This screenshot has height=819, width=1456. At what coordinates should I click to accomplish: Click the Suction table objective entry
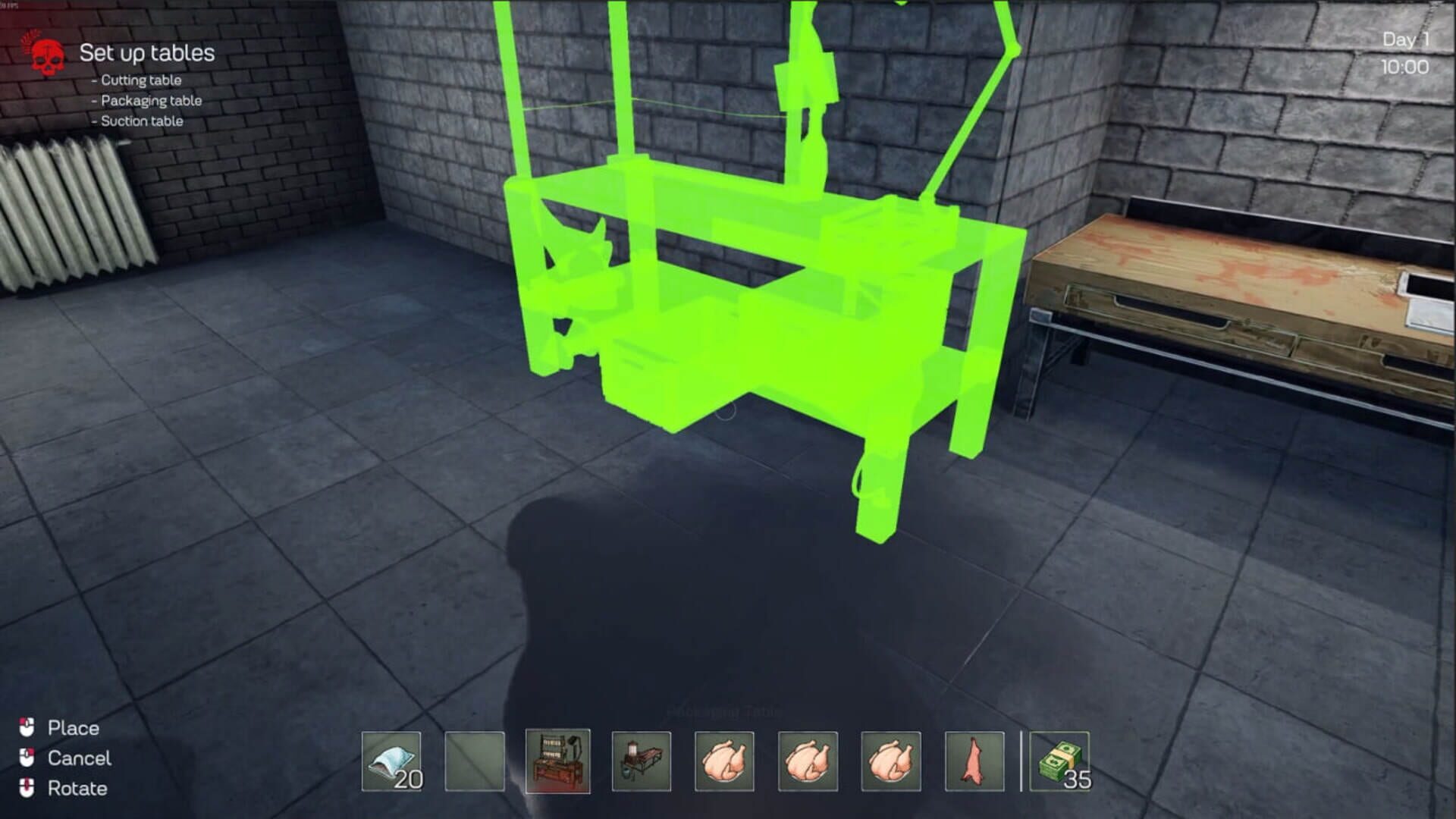[x=139, y=120]
